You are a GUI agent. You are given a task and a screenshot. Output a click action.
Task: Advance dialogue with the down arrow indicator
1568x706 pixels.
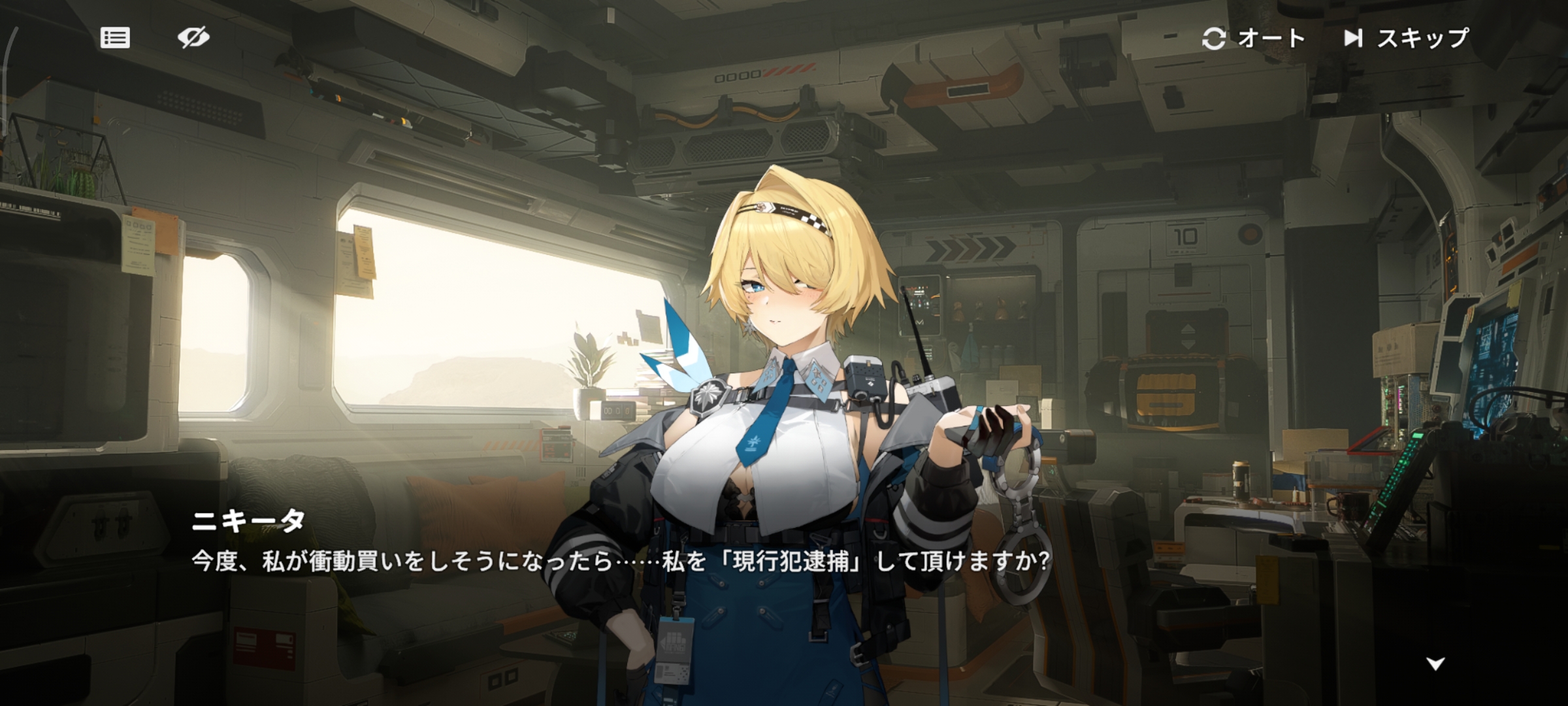[1435, 664]
